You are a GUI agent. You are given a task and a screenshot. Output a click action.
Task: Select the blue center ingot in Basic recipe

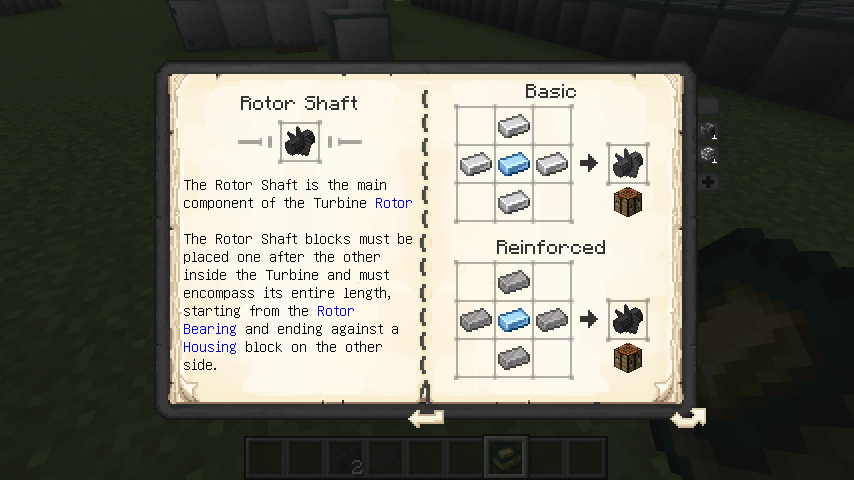513,163
